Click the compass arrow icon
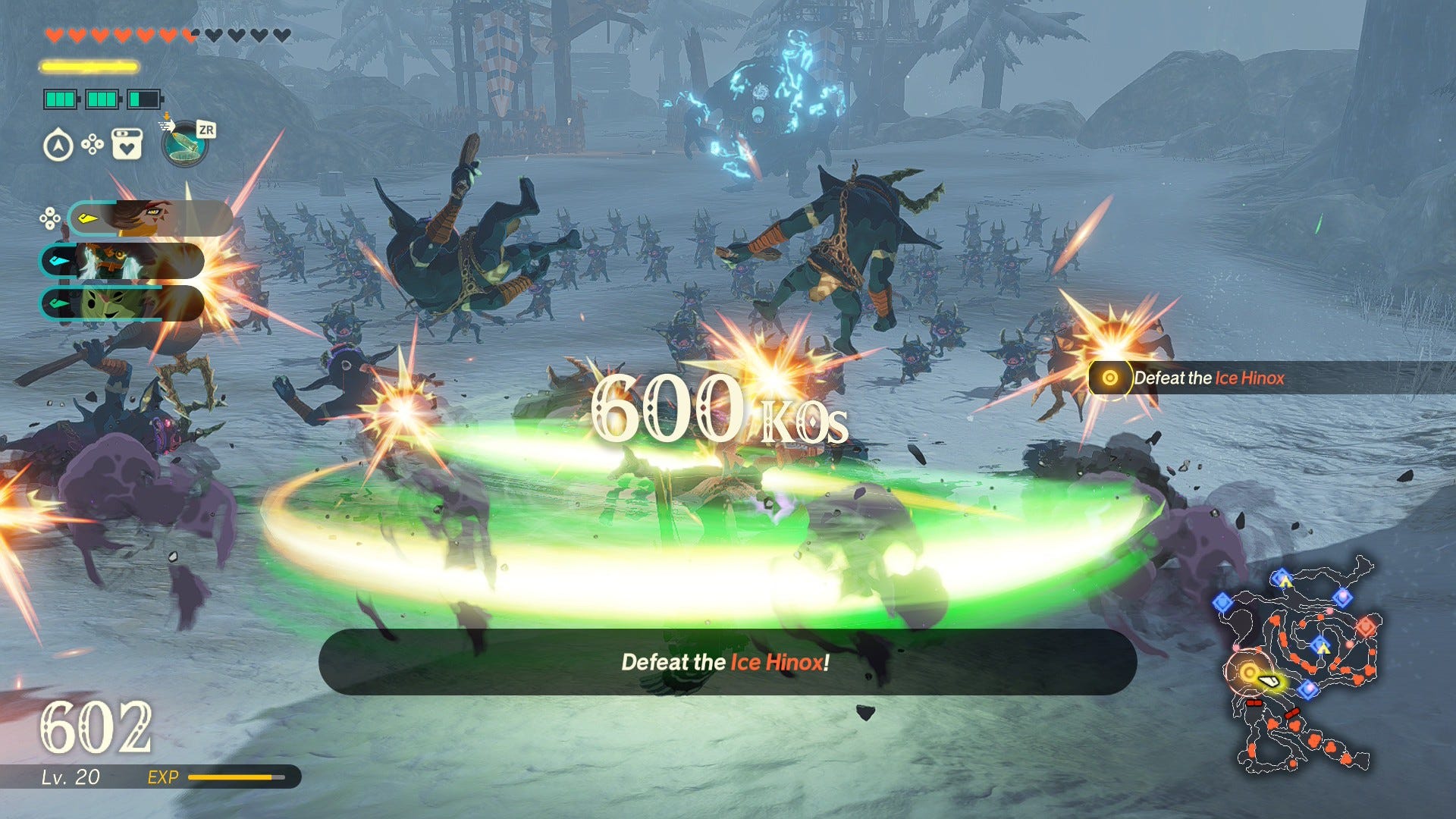This screenshot has height=819, width=1456. pyautogui.click(x=58, y=146)
